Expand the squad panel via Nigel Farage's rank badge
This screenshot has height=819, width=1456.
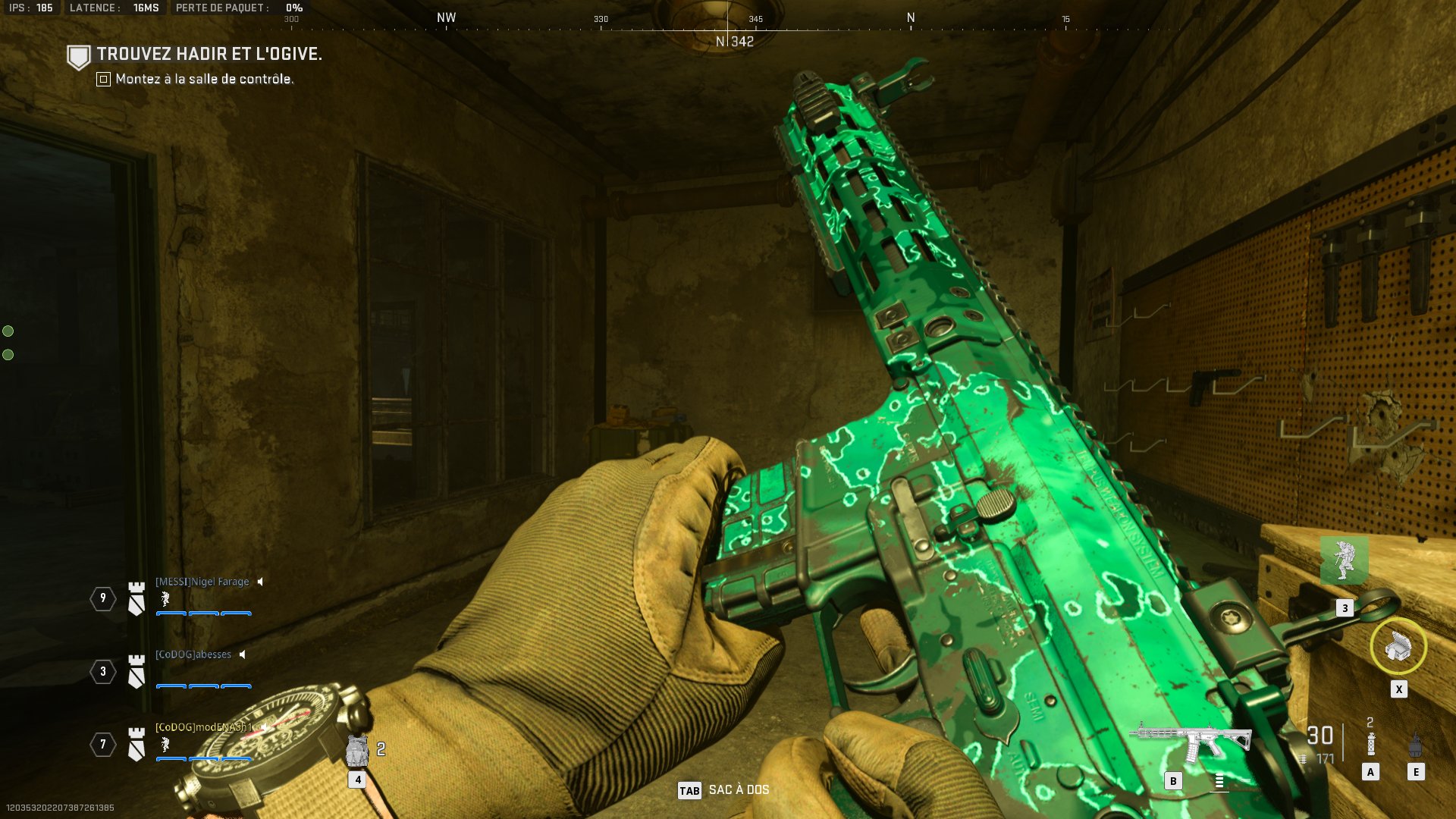(136, 598)
